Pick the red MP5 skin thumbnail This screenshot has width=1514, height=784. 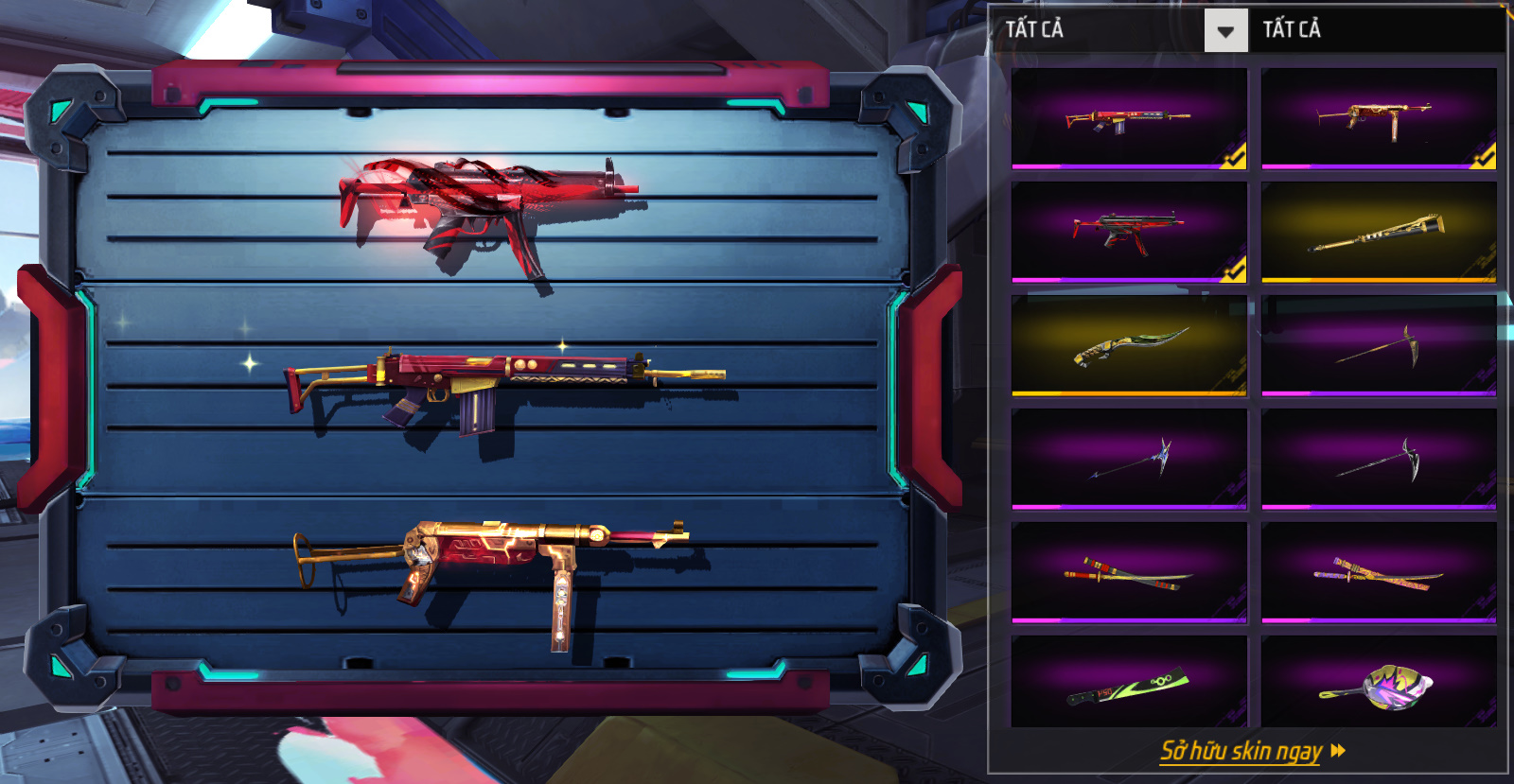point(1129,232)
